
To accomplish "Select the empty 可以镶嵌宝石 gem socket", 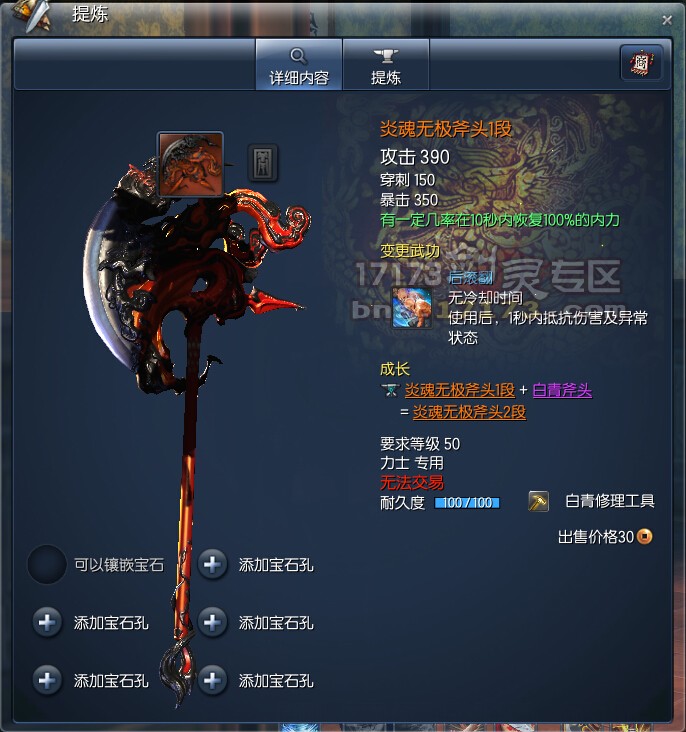I will (x=47, y=564).
